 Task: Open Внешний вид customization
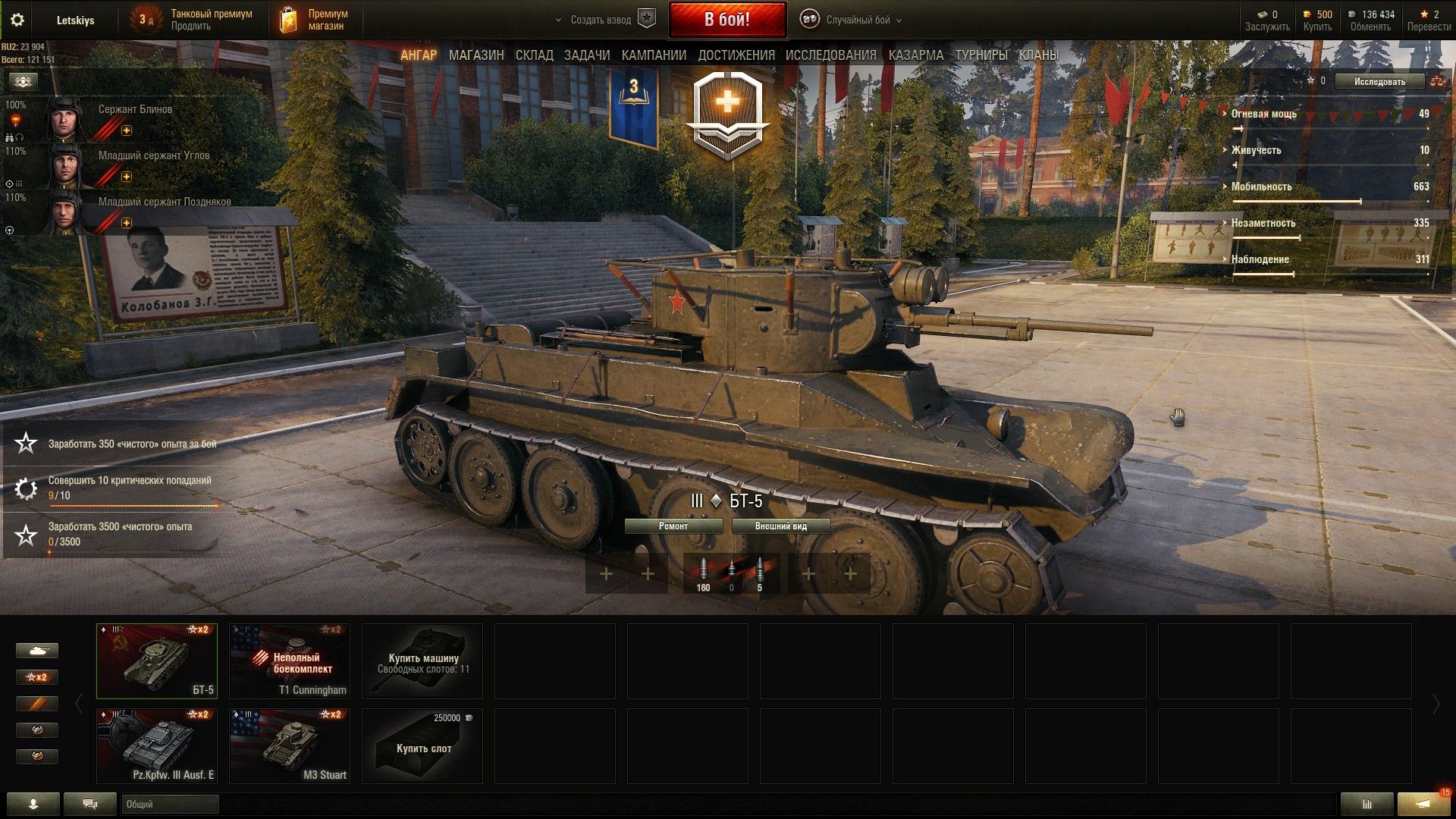pos(780,526)
